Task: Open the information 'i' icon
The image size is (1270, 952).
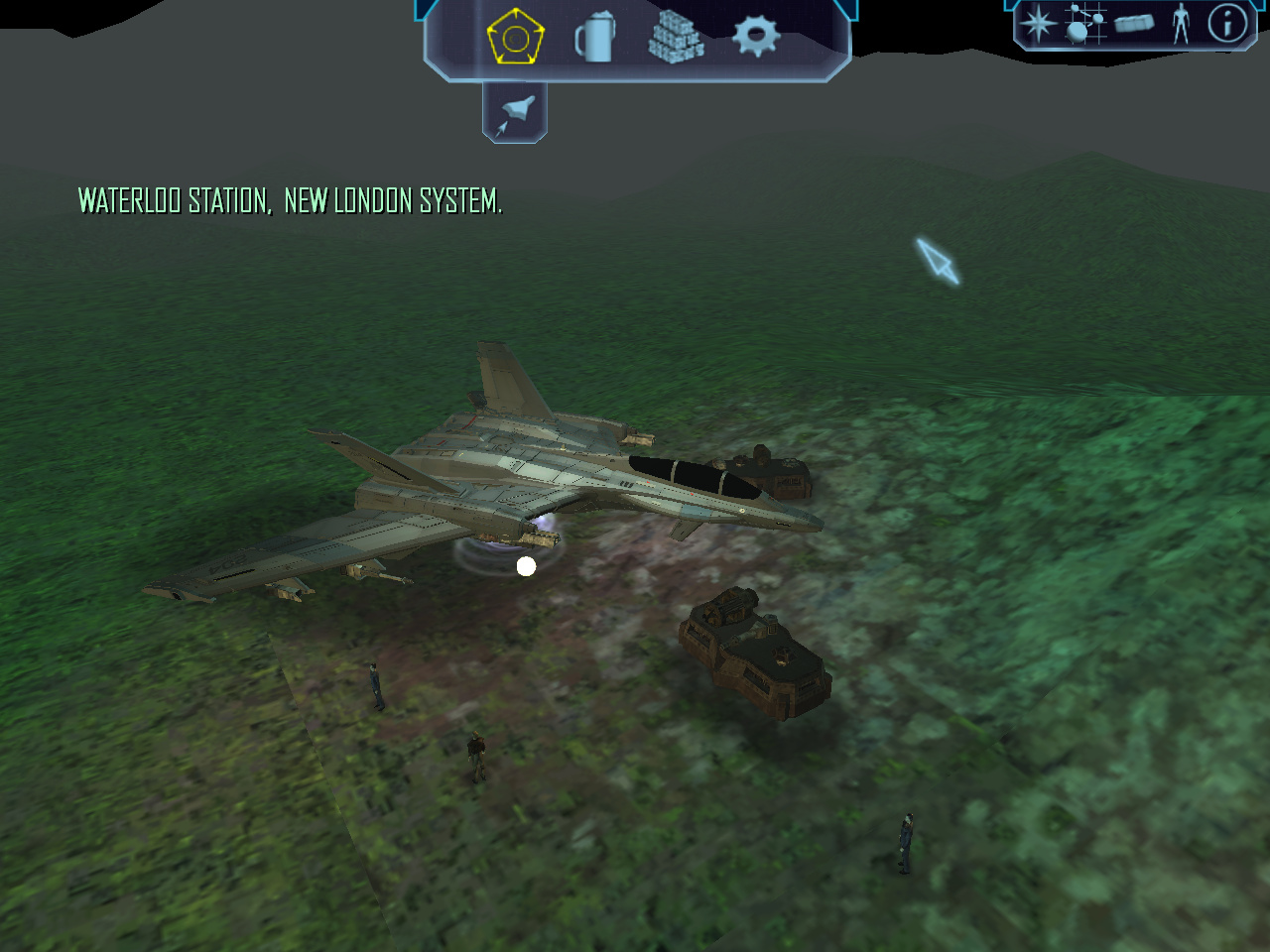Action: coord(1227,23)
